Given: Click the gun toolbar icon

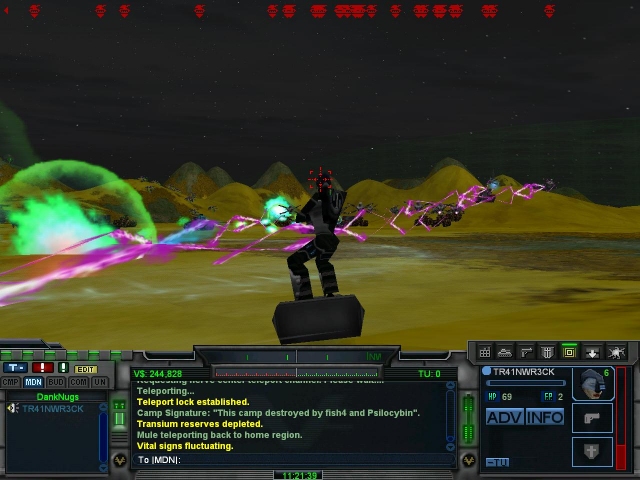Looking at the screenshot, I should coord(526,352).
